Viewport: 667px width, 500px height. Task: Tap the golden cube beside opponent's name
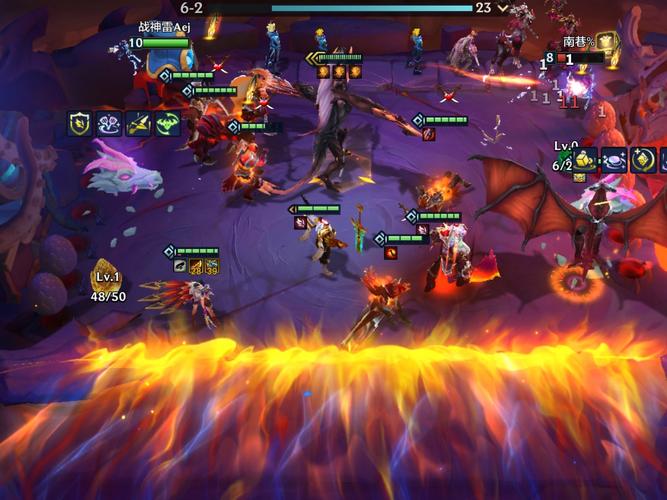click(x=606, y=43)
